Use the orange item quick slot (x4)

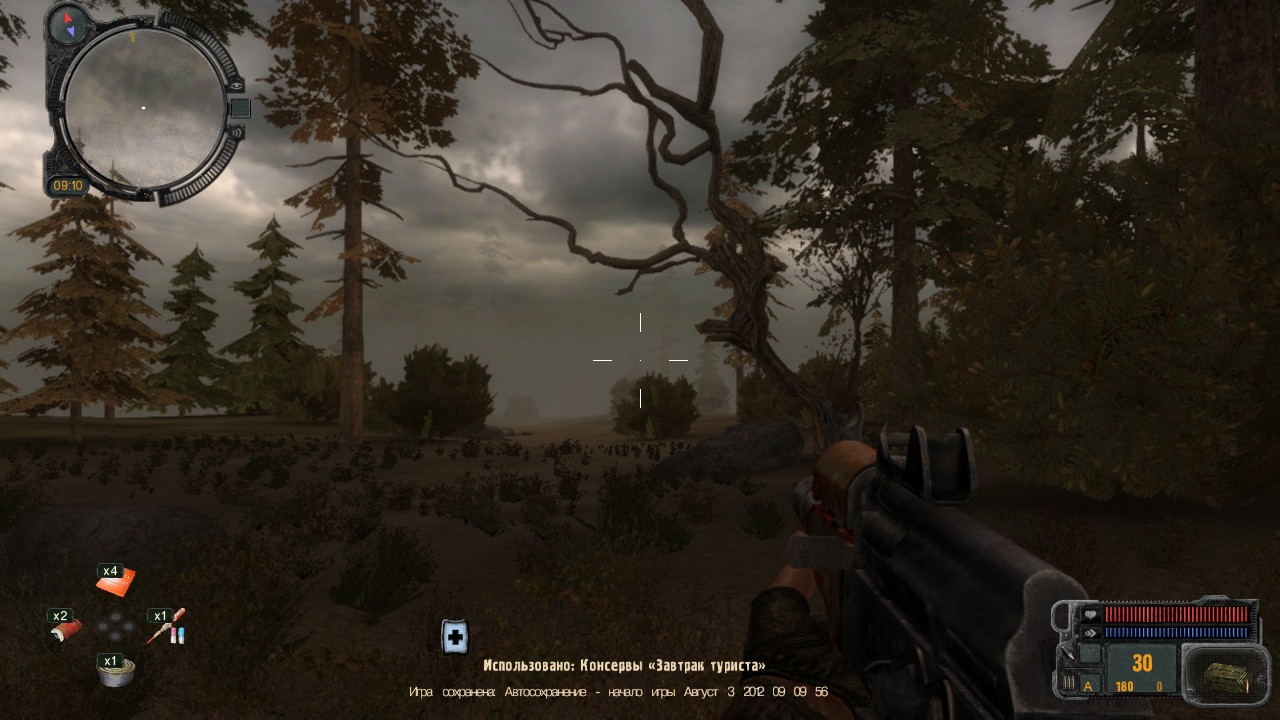coord(115,580)
